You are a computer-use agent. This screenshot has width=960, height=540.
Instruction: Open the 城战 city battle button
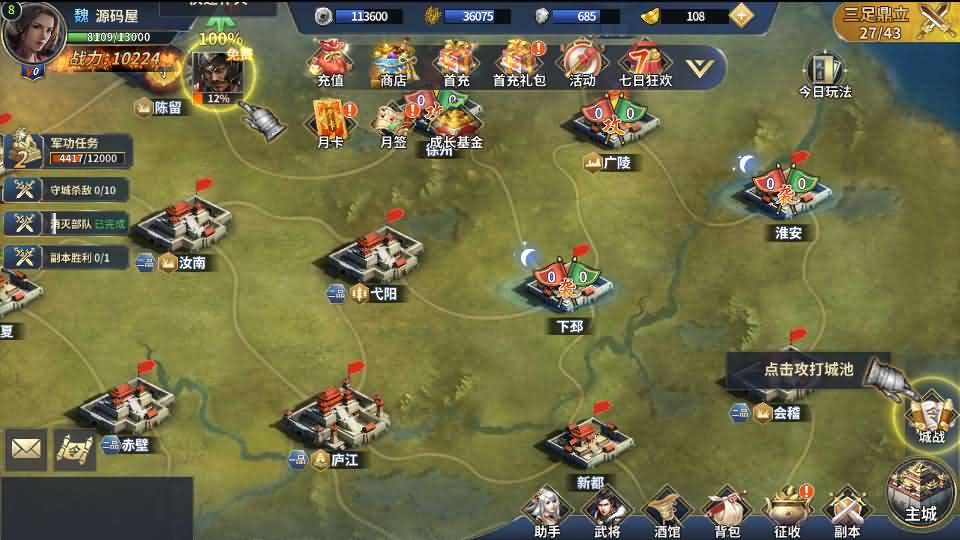(x=925, y=418)
